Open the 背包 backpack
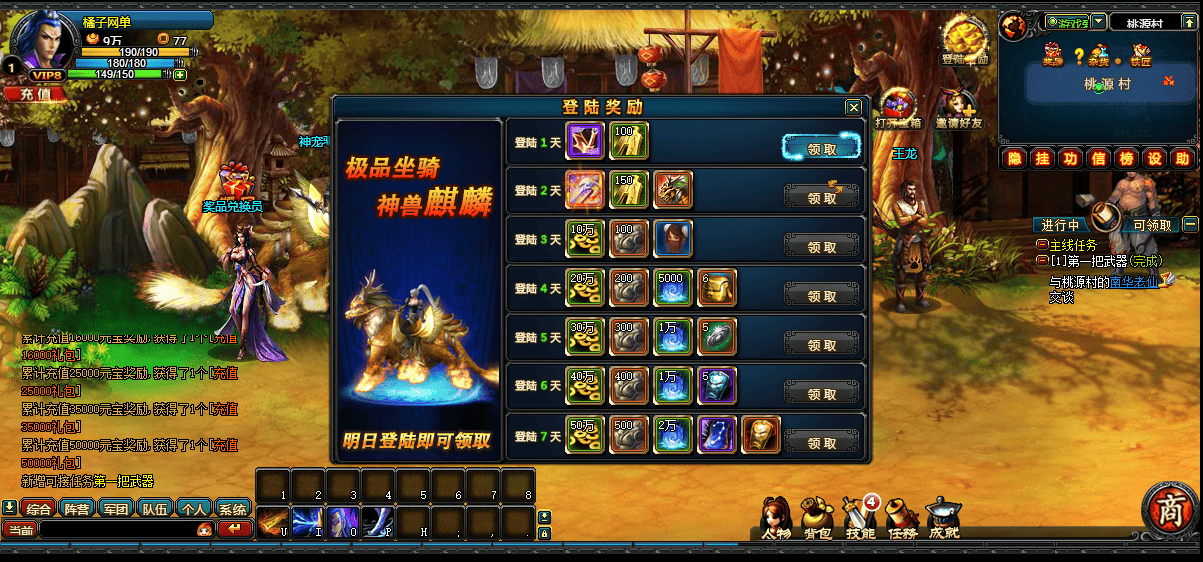The image size is (1203, 562). click(817, 519)
